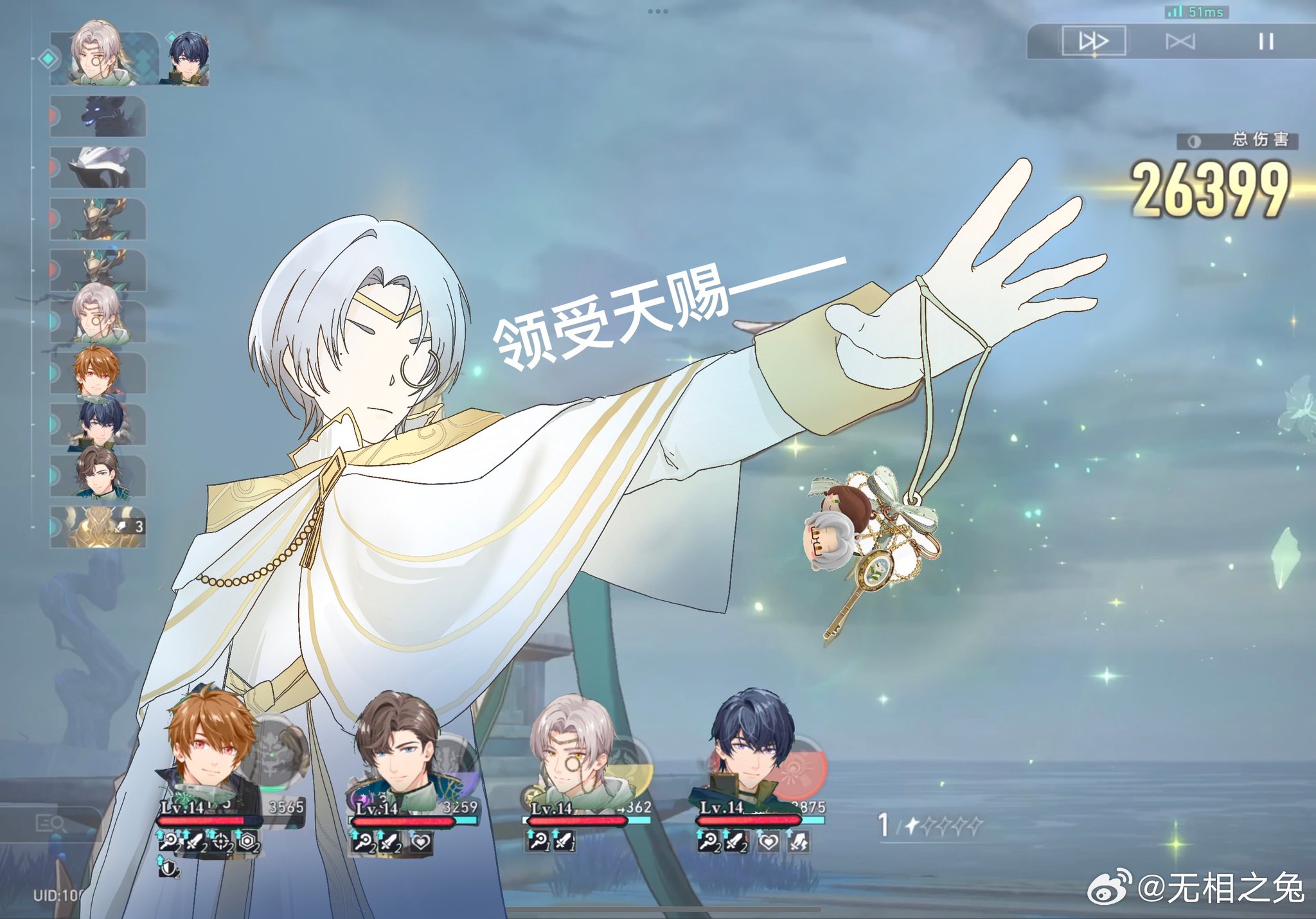Click the hexagon buff icon on the leftmost ally

click(x=246, y=842)
